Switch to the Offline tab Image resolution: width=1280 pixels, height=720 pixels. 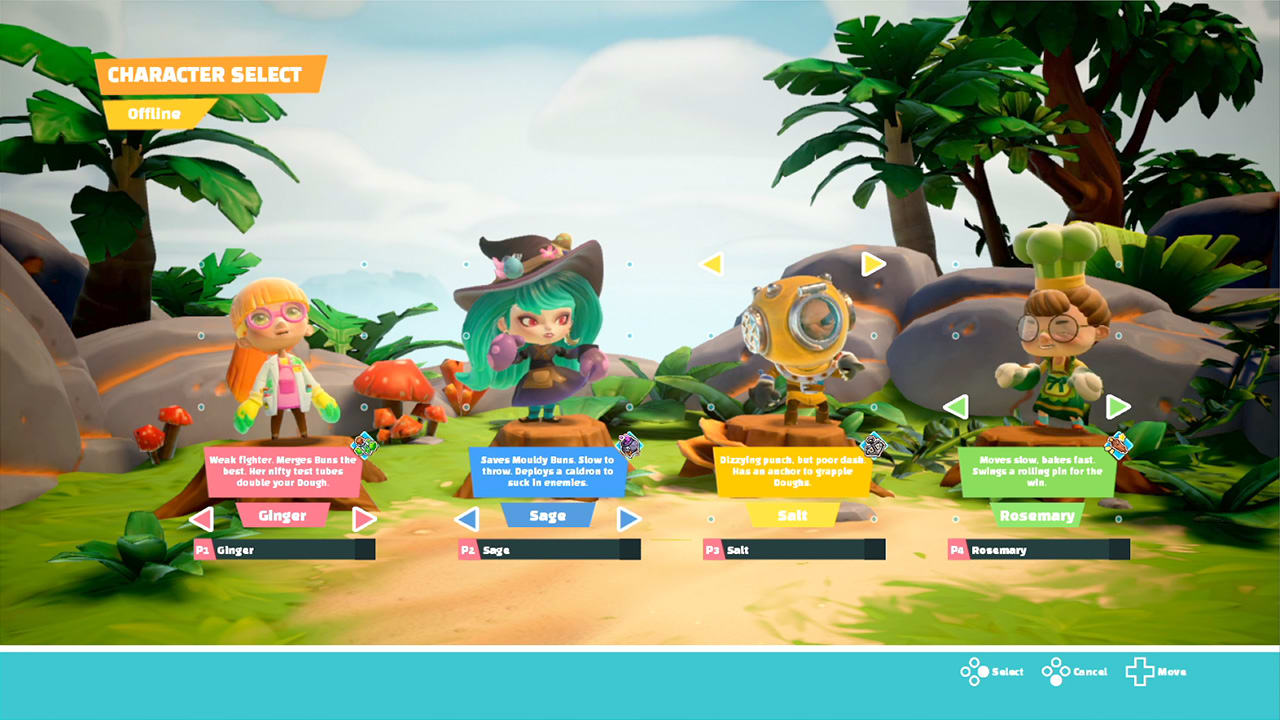pyautogui.click(x=157, y=113)
